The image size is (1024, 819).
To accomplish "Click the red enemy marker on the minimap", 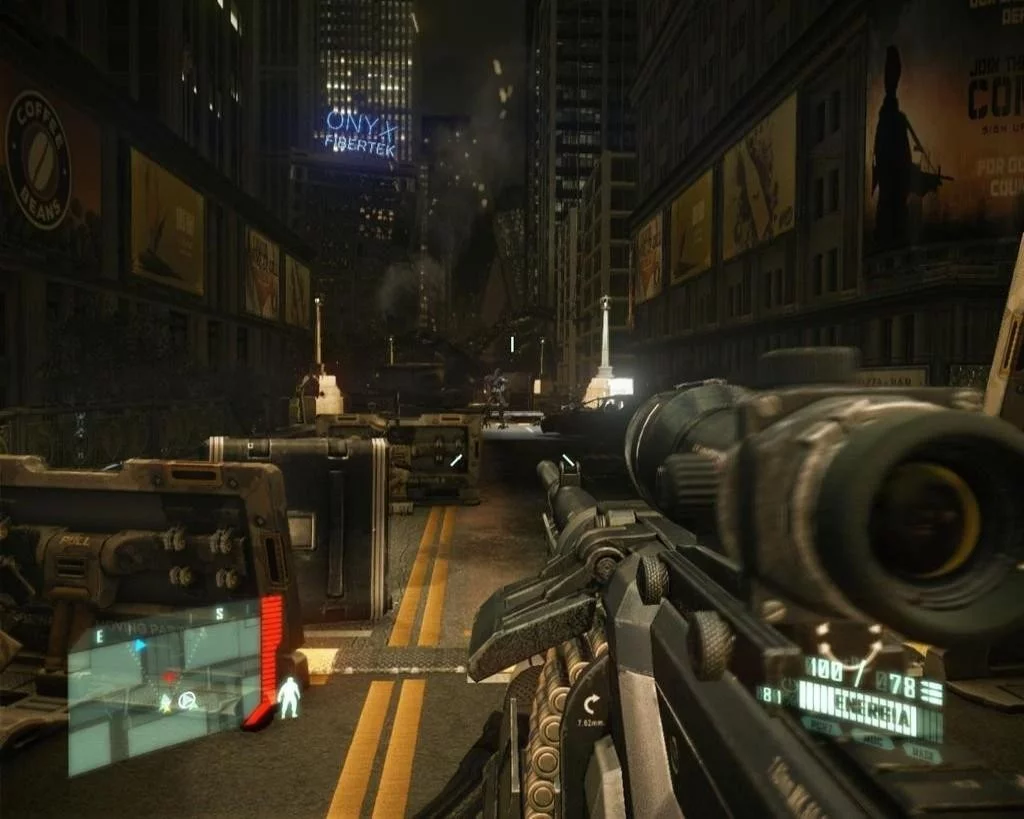I will (x=170, y=677).
